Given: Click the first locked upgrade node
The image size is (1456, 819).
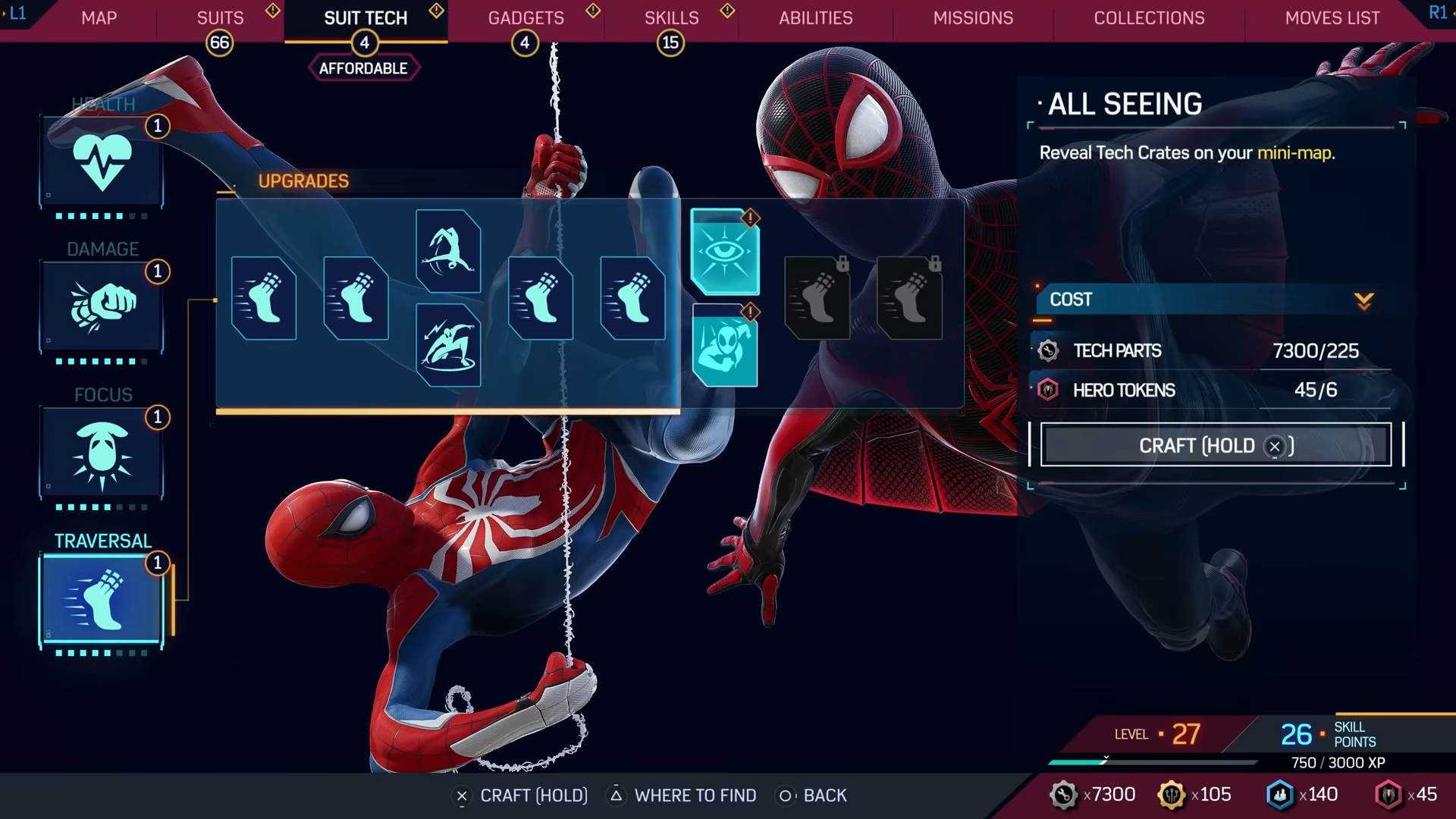Looking at the screenshot, I should 816,297.
